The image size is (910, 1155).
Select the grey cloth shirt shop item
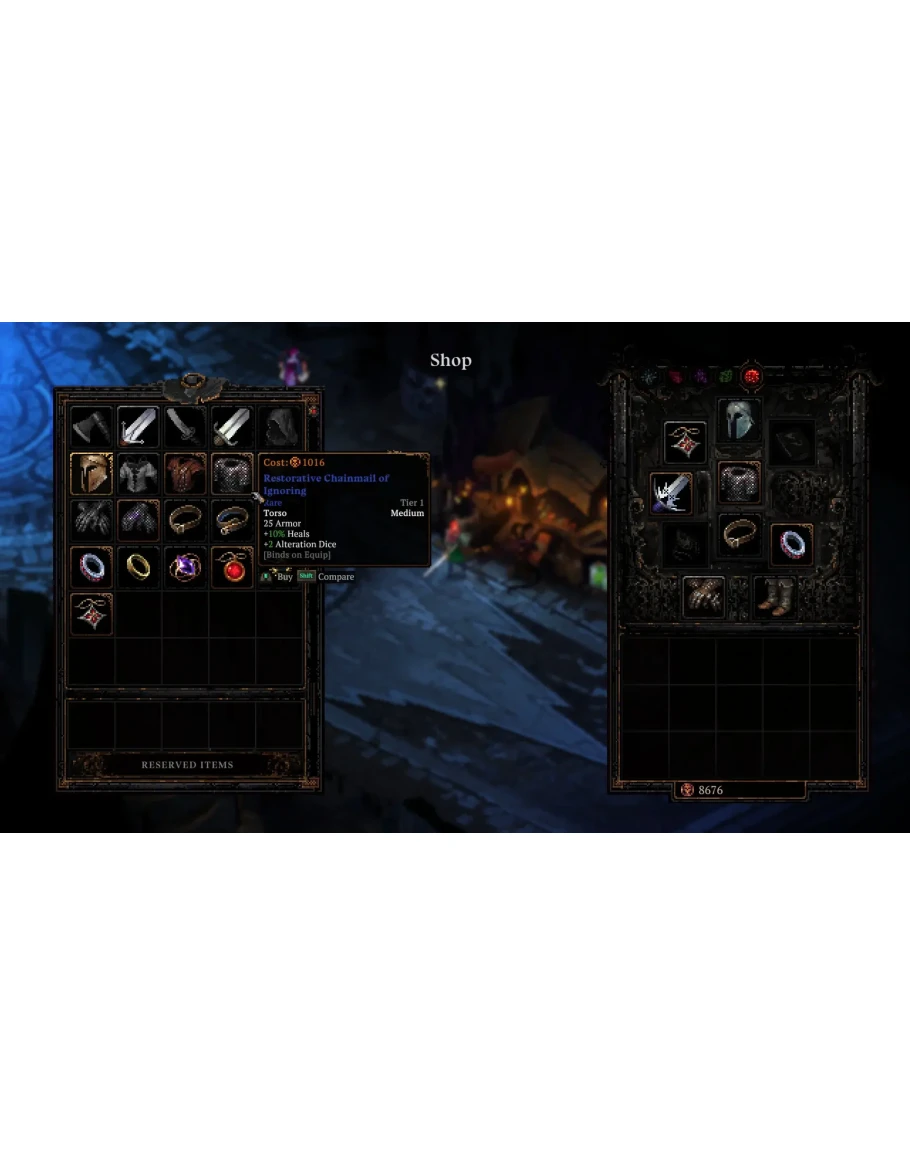tap(138, 474)
